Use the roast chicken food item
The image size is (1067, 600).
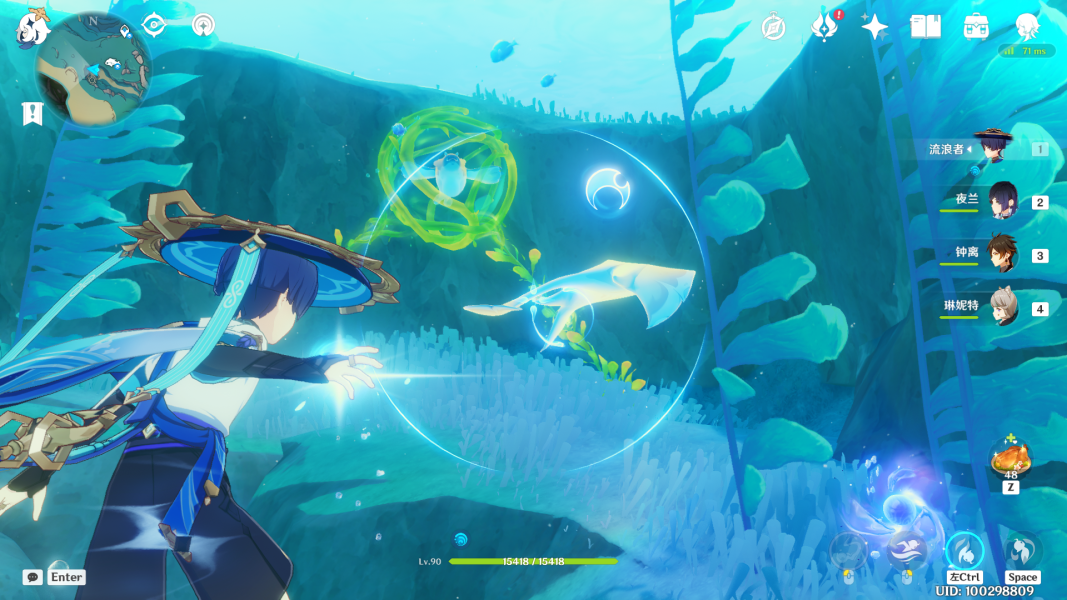click(x=1010, y=459)
